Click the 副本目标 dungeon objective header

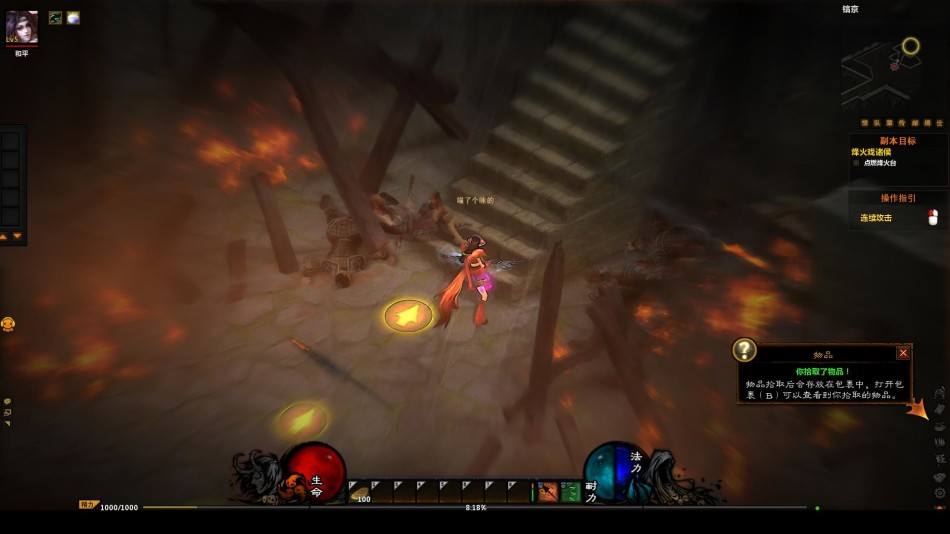click(897, 141)
